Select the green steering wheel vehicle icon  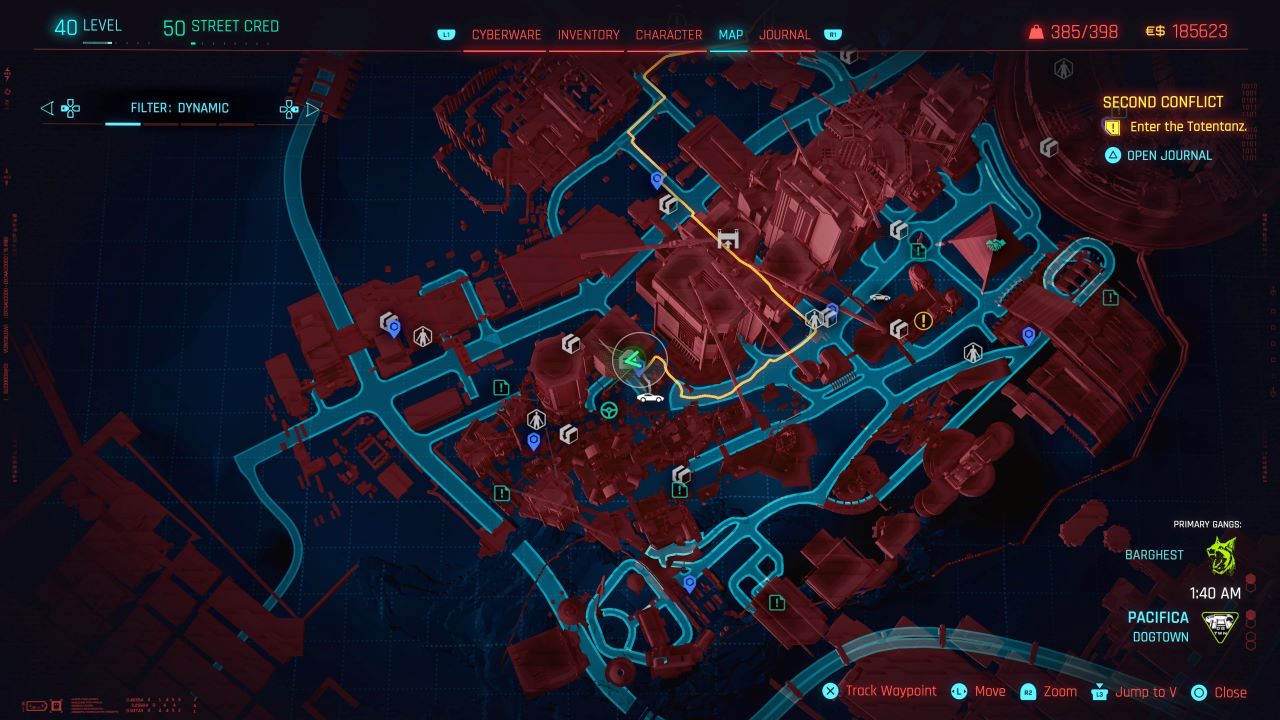(608, 408)
